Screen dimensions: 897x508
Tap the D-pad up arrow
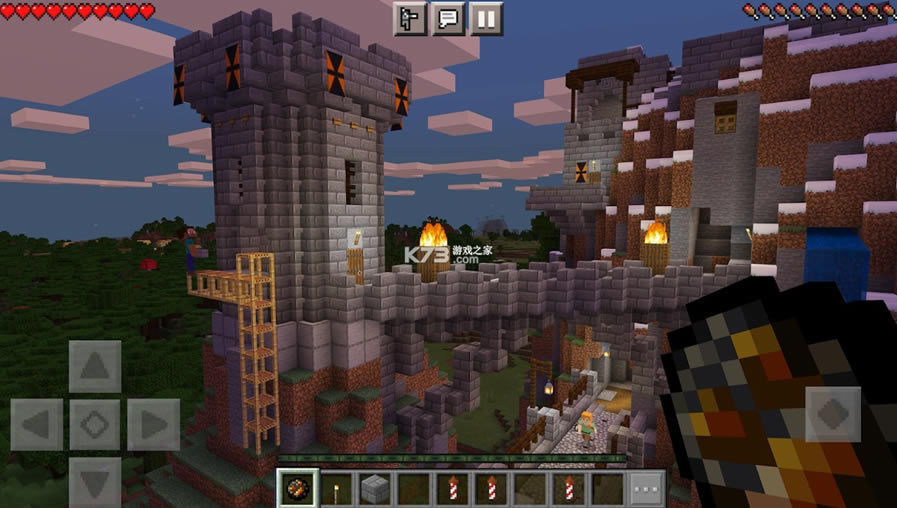[x=95, y=366]
